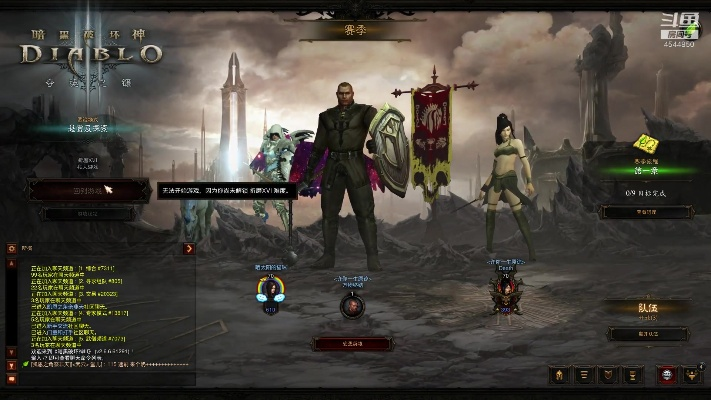711x400 pixels.
Task: Select the center hero's round portrait
Action: (x=351, y=305)
